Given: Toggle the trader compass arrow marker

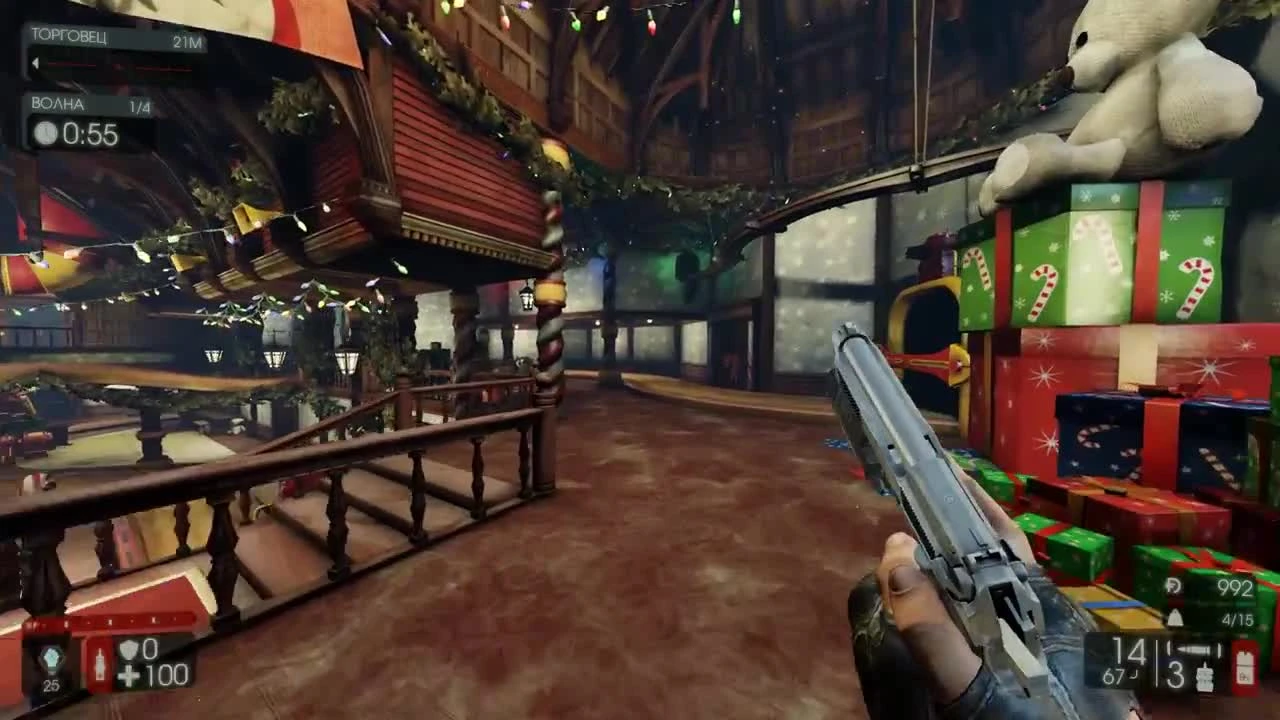Looking at the screenshot, I should (x=37, y=65).
